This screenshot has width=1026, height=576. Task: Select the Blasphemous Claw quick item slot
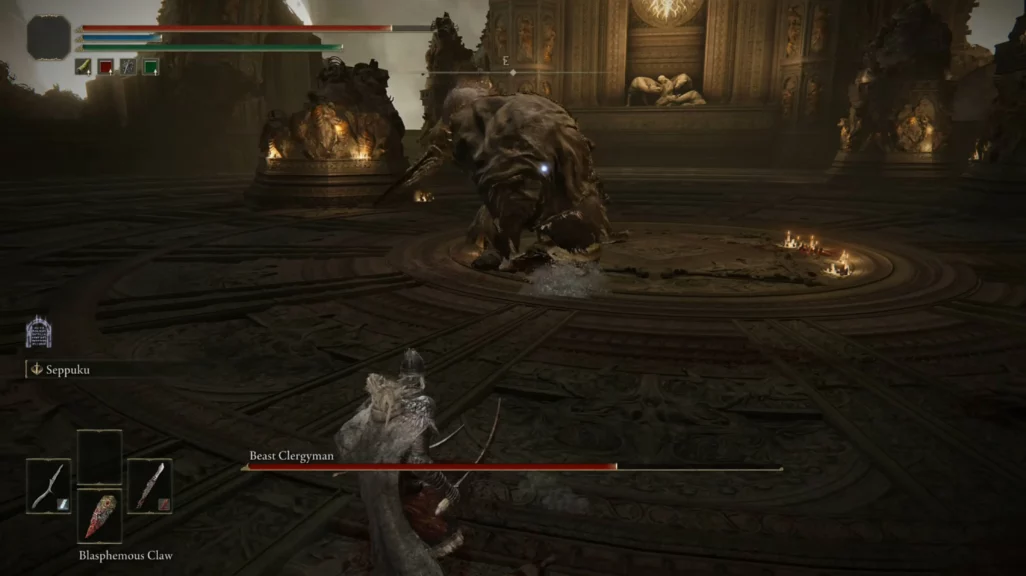coord(99,515)
